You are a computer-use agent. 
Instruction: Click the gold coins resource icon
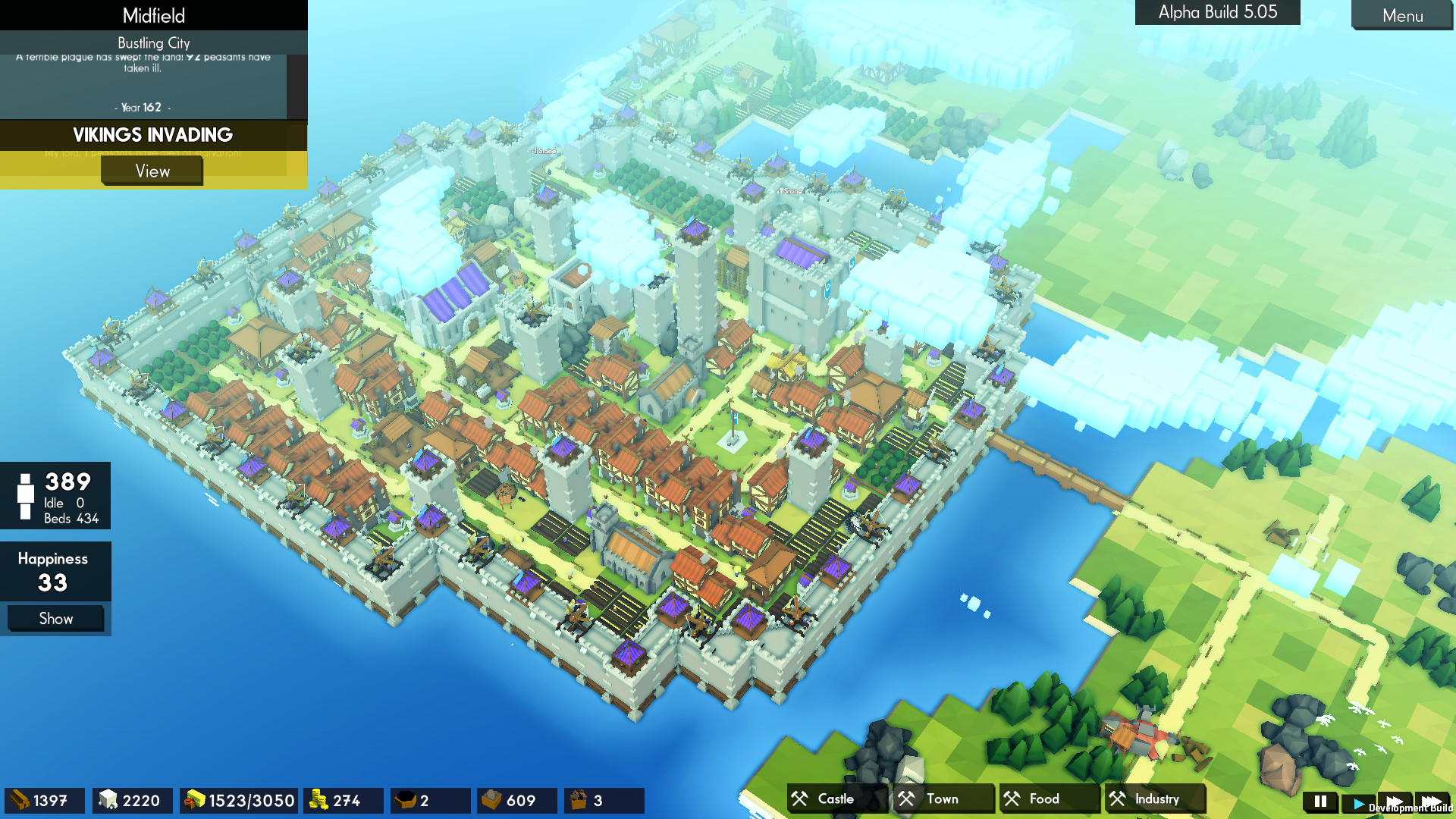click(x=319, y=800)
